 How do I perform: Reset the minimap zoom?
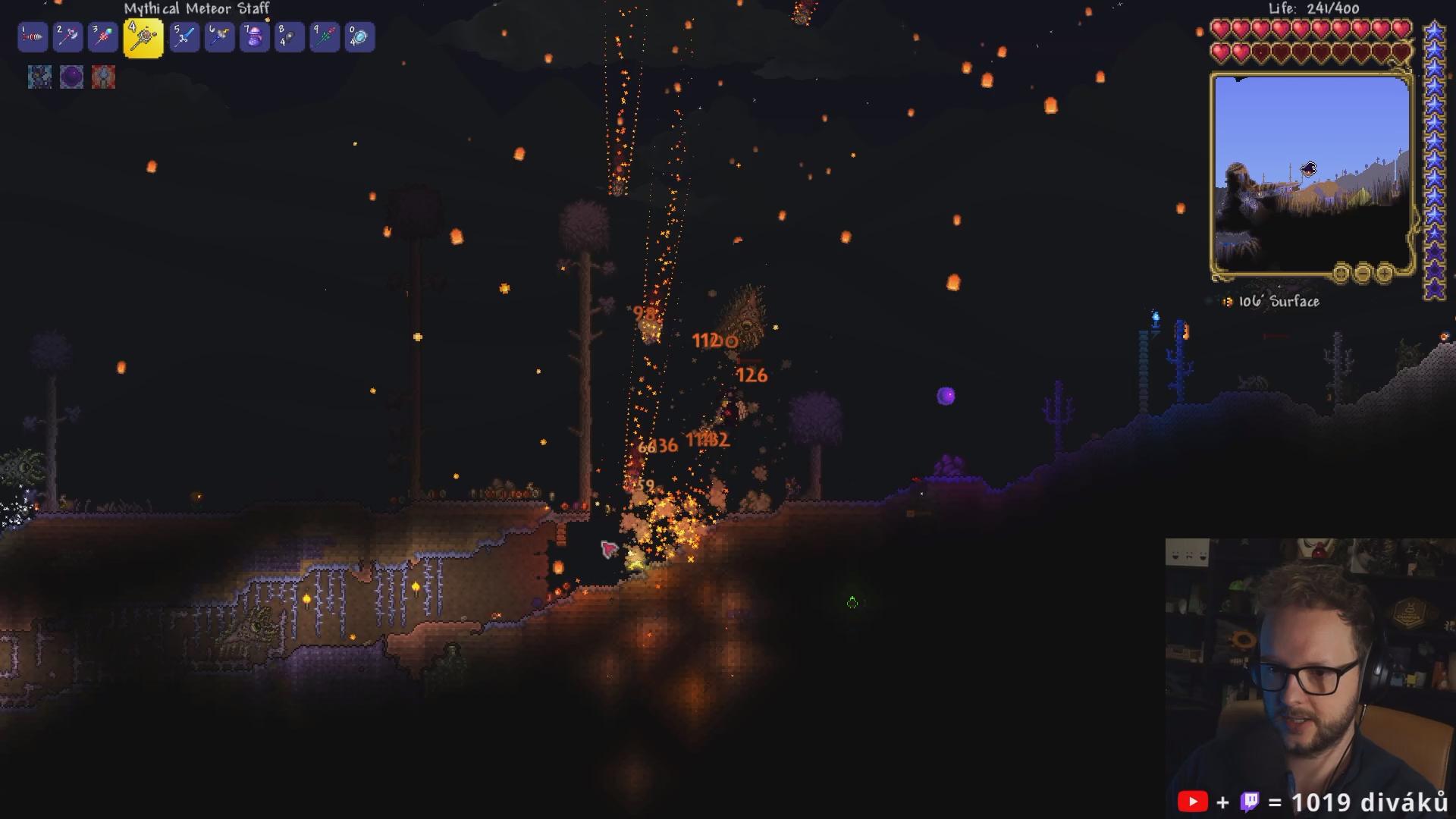click(1341, 272)
